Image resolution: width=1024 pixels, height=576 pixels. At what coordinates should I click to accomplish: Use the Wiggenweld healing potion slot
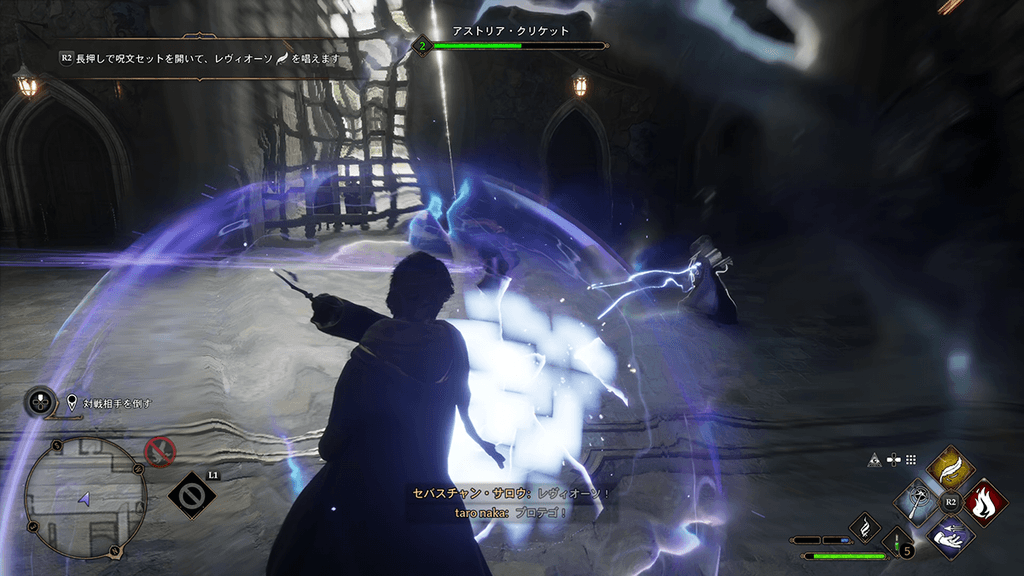click(x=904, y=544)
